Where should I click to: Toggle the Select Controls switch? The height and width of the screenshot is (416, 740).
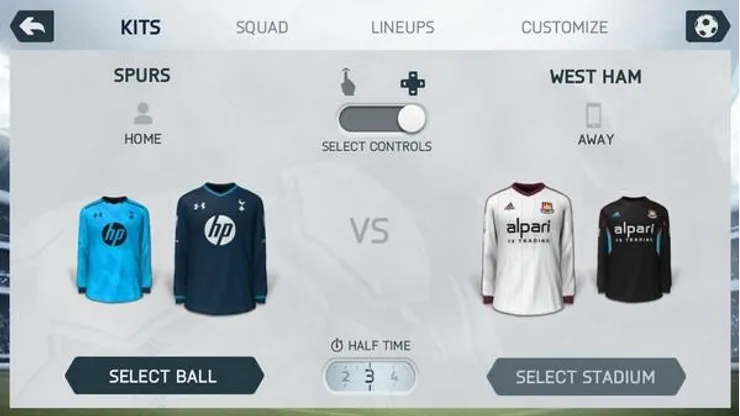click(x=382, y=118)
